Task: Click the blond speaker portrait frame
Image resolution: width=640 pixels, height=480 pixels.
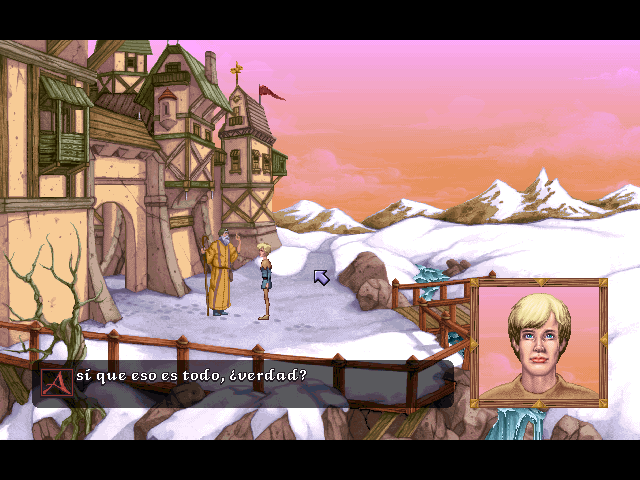Action: coord(539,344)
